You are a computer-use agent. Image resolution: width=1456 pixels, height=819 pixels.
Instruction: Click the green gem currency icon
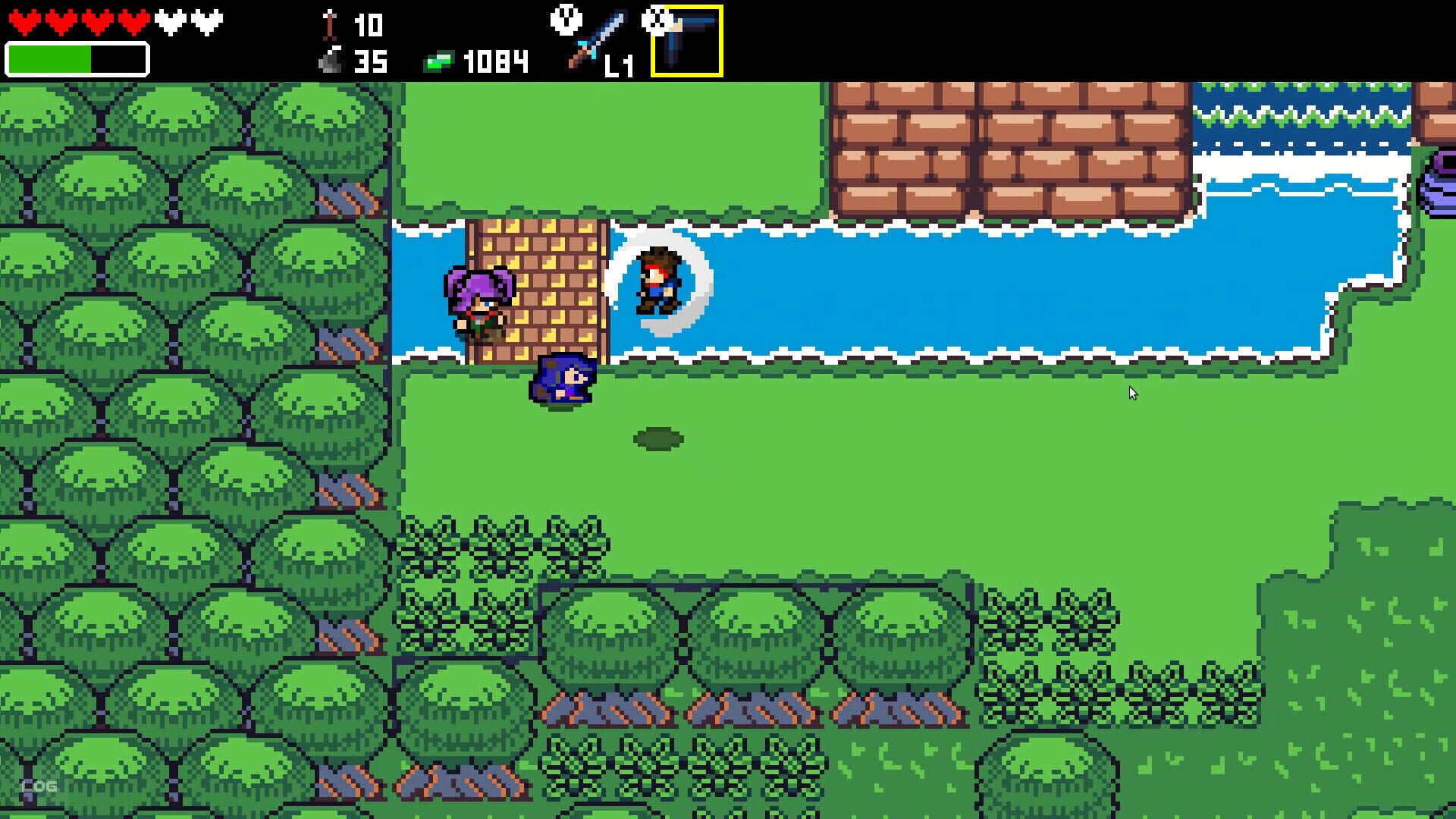440,59
